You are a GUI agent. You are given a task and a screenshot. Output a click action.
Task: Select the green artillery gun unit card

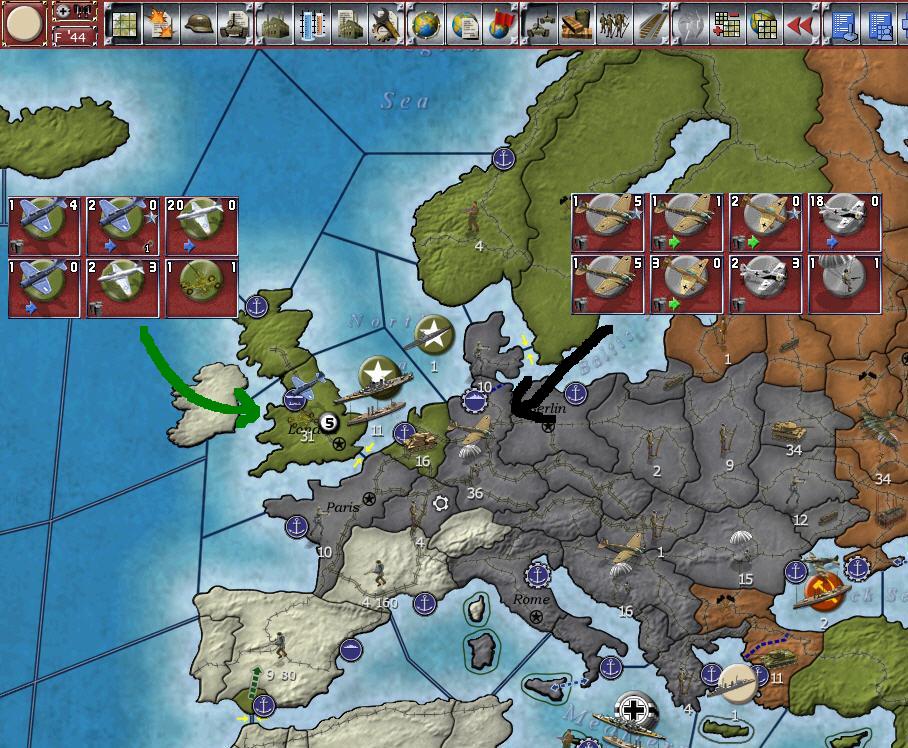(x=201, y=288)
